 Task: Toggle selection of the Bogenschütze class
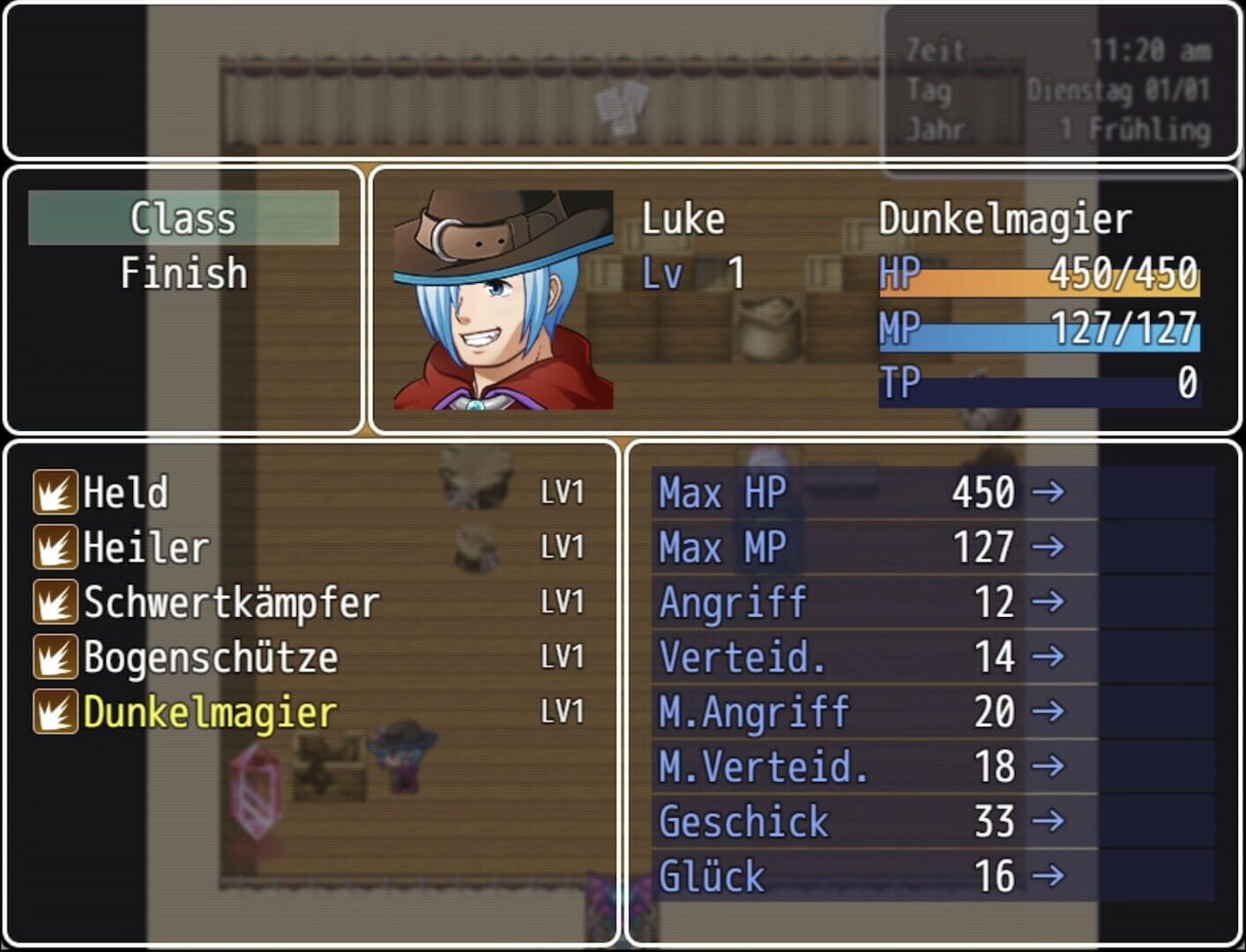[209, 658]
